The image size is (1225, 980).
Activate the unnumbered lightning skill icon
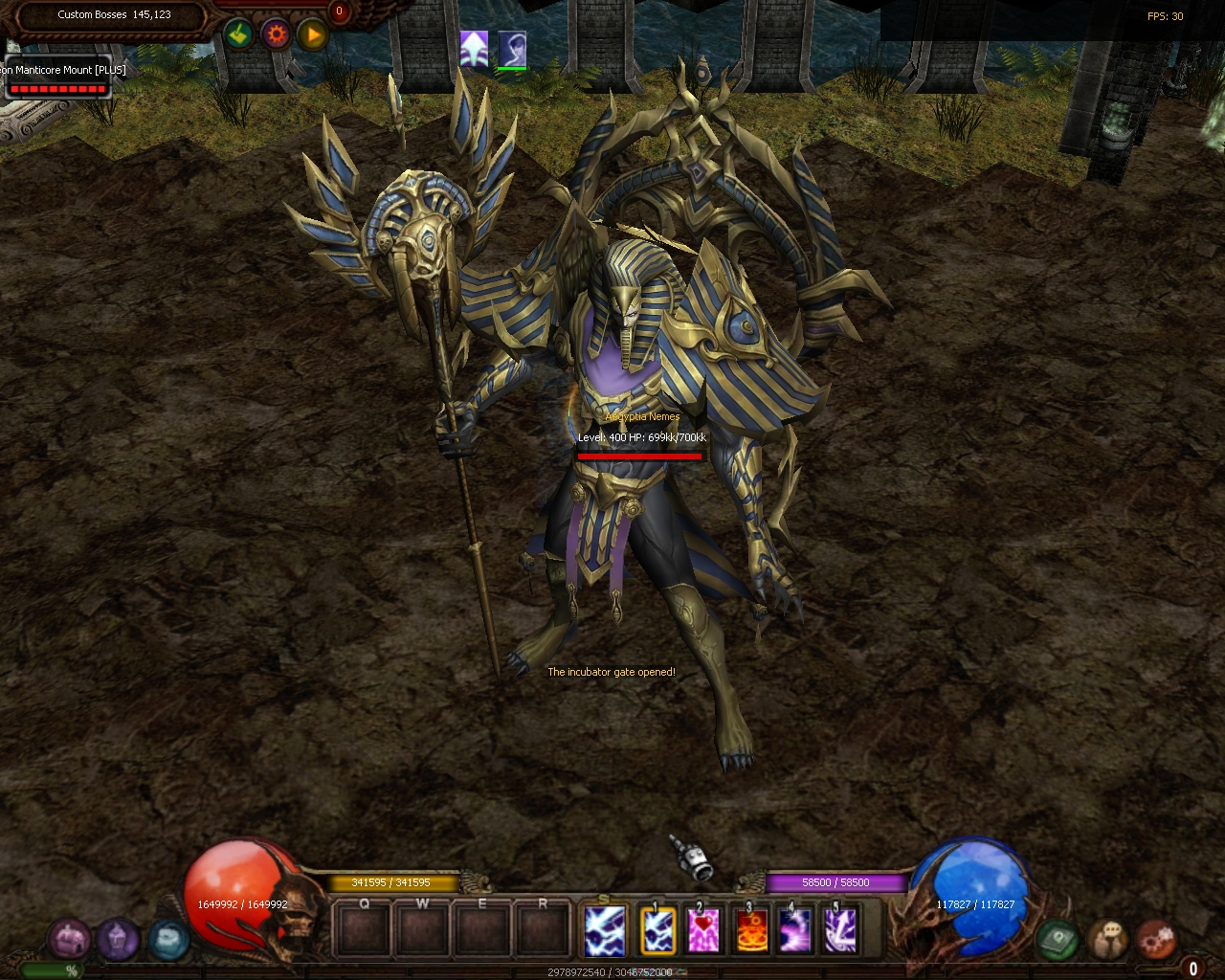tap(605, 929)
